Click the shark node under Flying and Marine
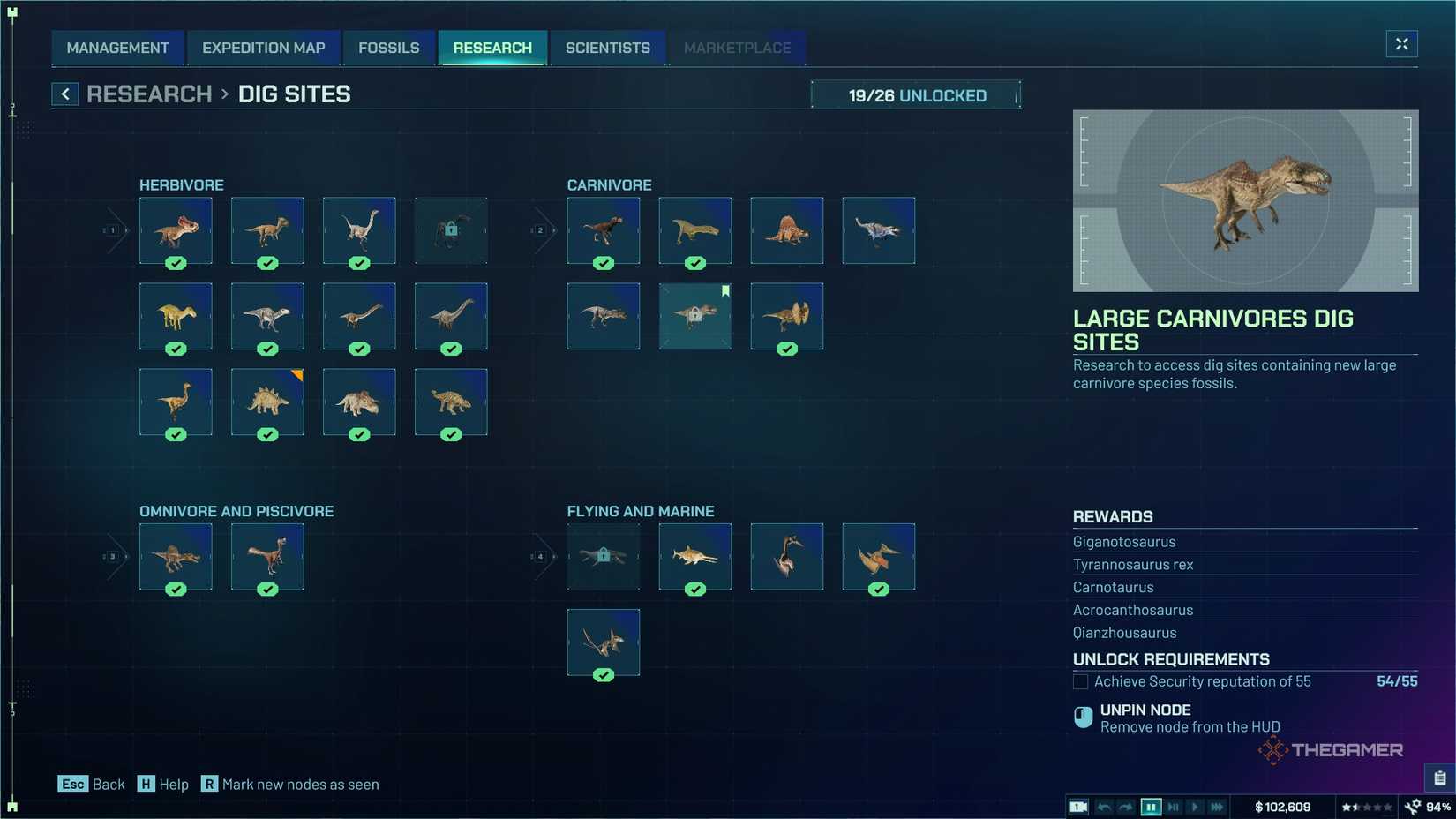This screenshot has height=819, width=1456. [694, 557]
